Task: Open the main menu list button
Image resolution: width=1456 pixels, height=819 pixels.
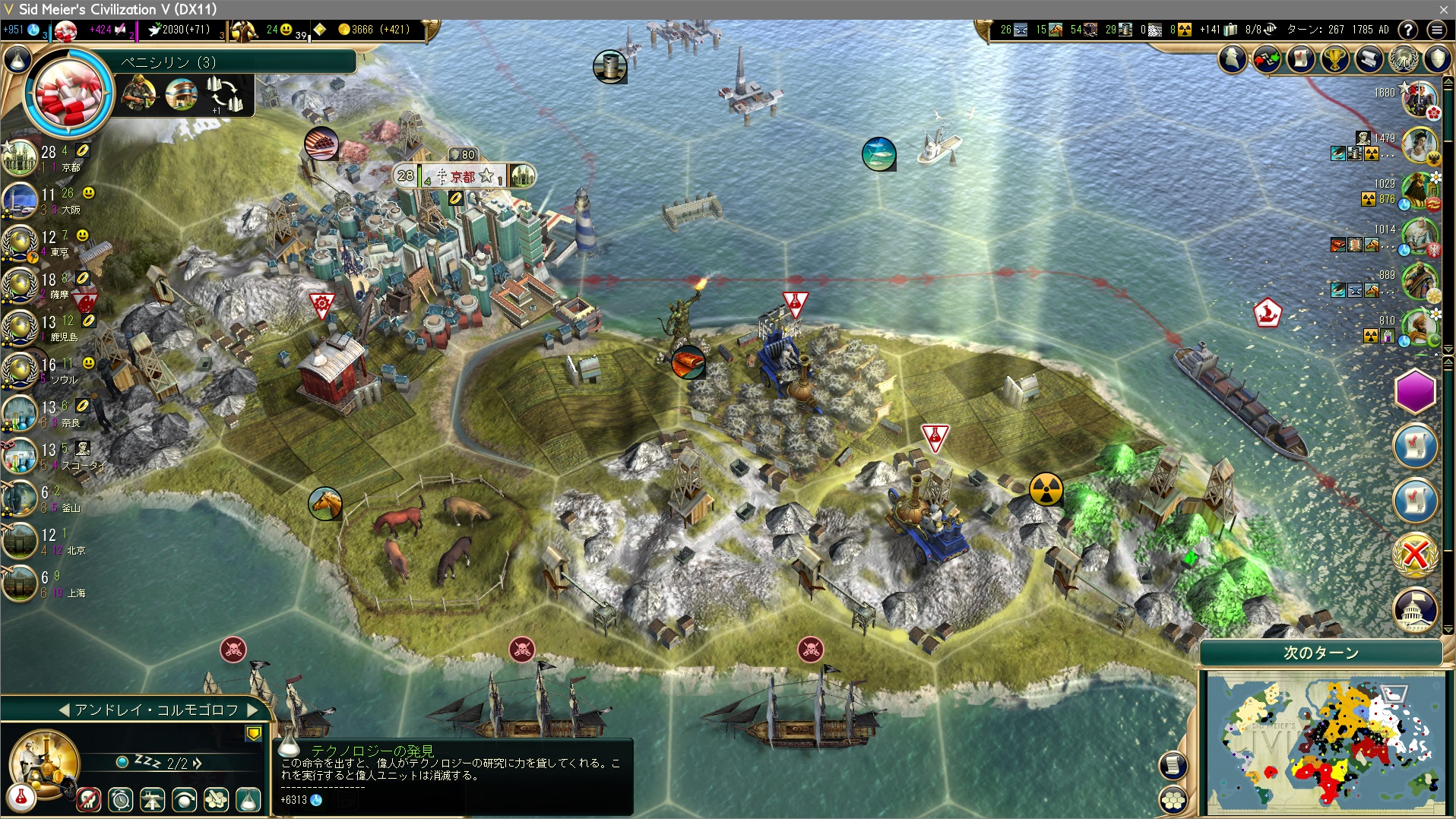Action: click(x=1436, y=30)
